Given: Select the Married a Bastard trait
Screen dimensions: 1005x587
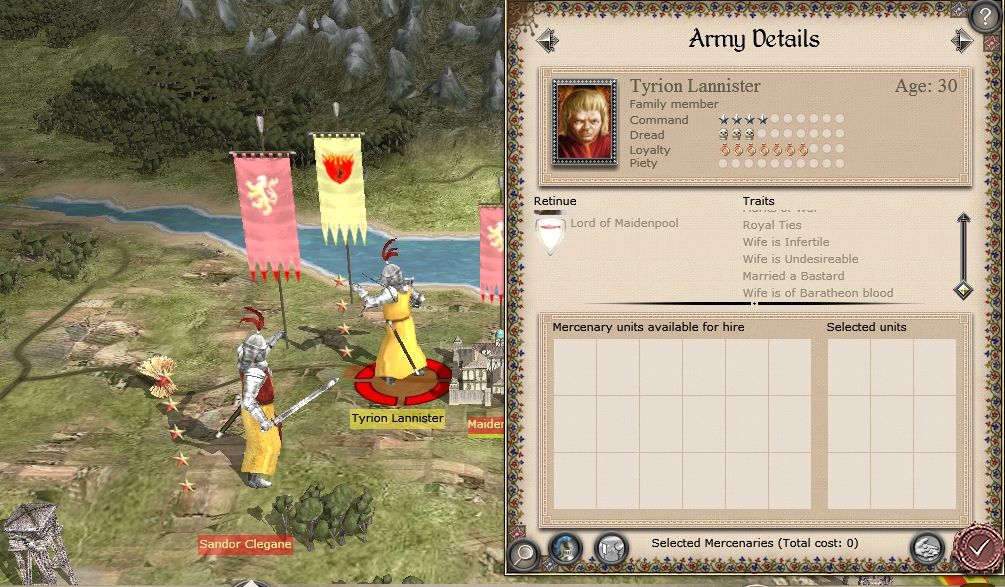Looking at the screenshot, I should tap(793, 276).
